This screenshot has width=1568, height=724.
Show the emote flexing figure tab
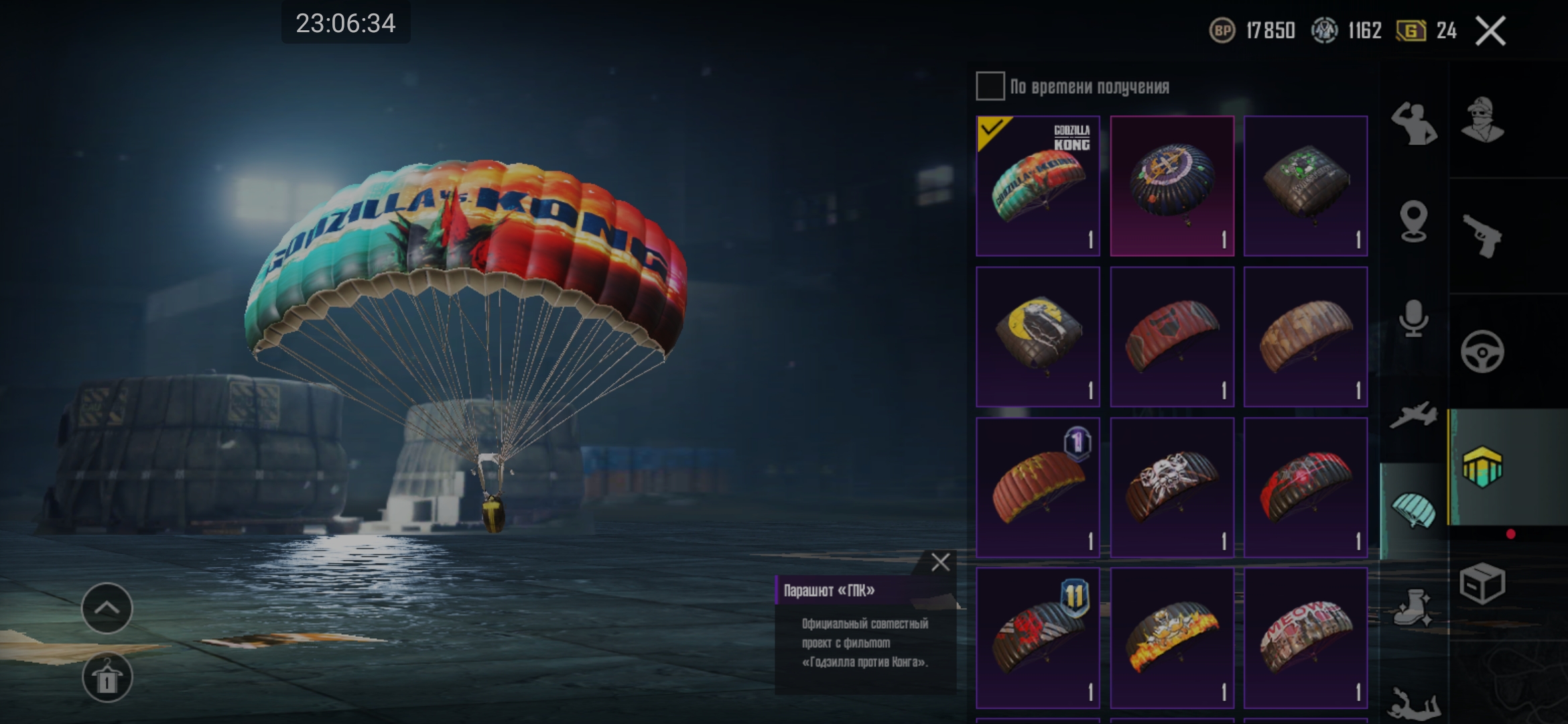1414,123
